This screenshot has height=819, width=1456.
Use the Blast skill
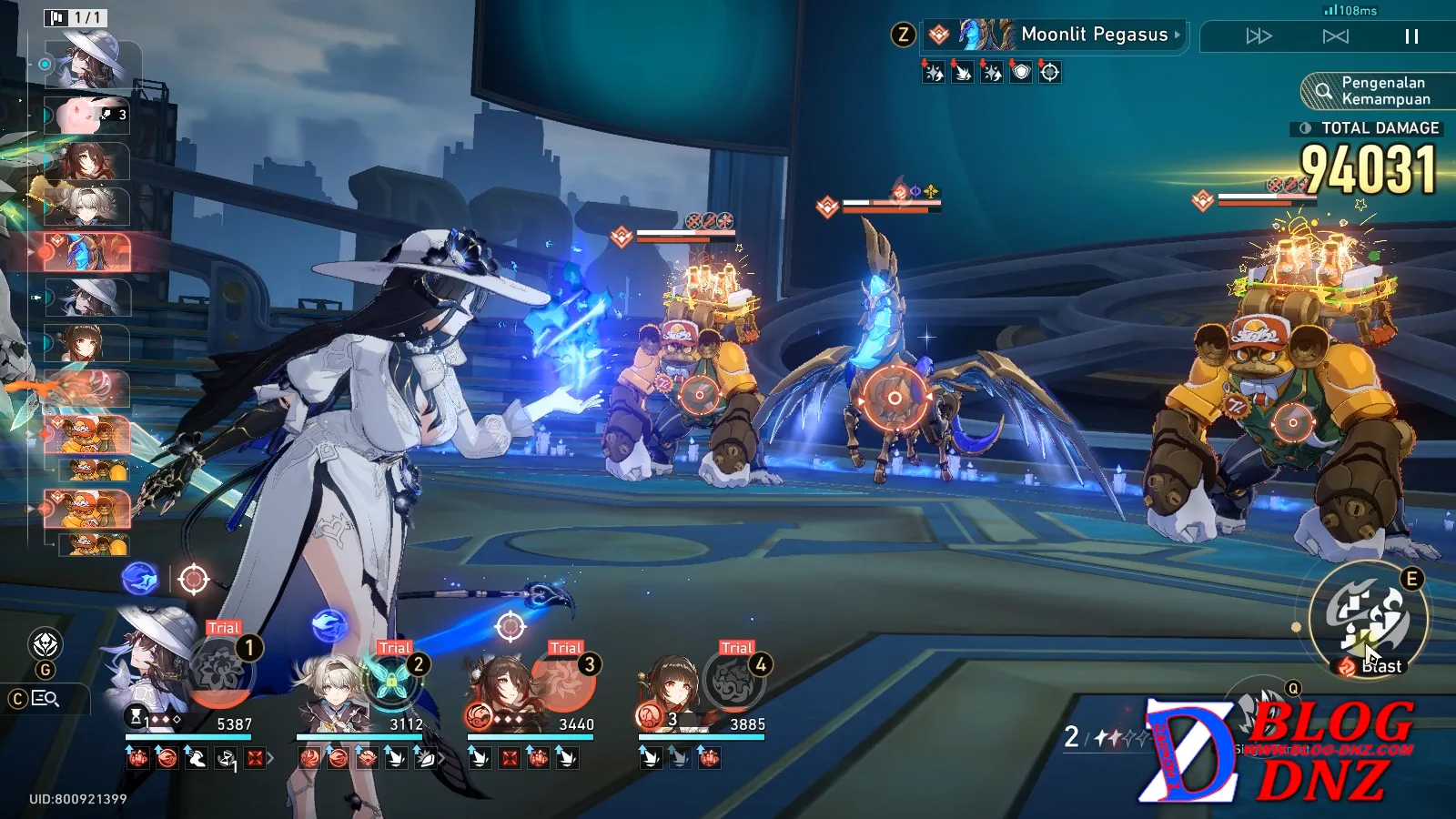pos(1369,619)
